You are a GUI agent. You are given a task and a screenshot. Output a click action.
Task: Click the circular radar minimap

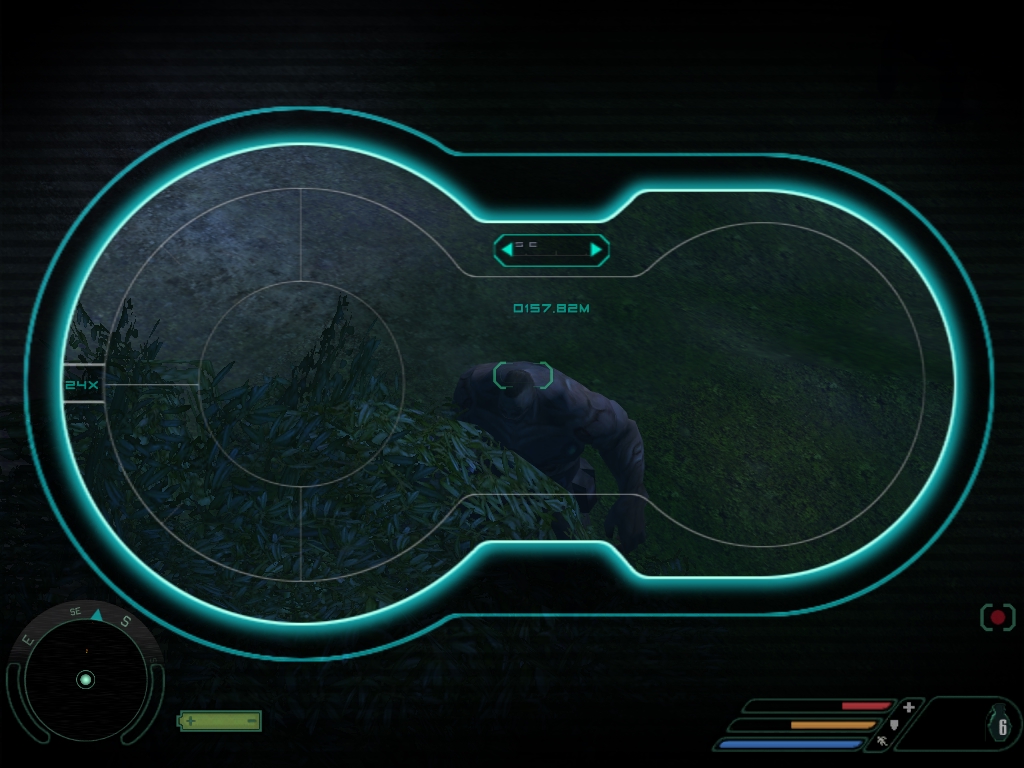click(x=85, y=680)
